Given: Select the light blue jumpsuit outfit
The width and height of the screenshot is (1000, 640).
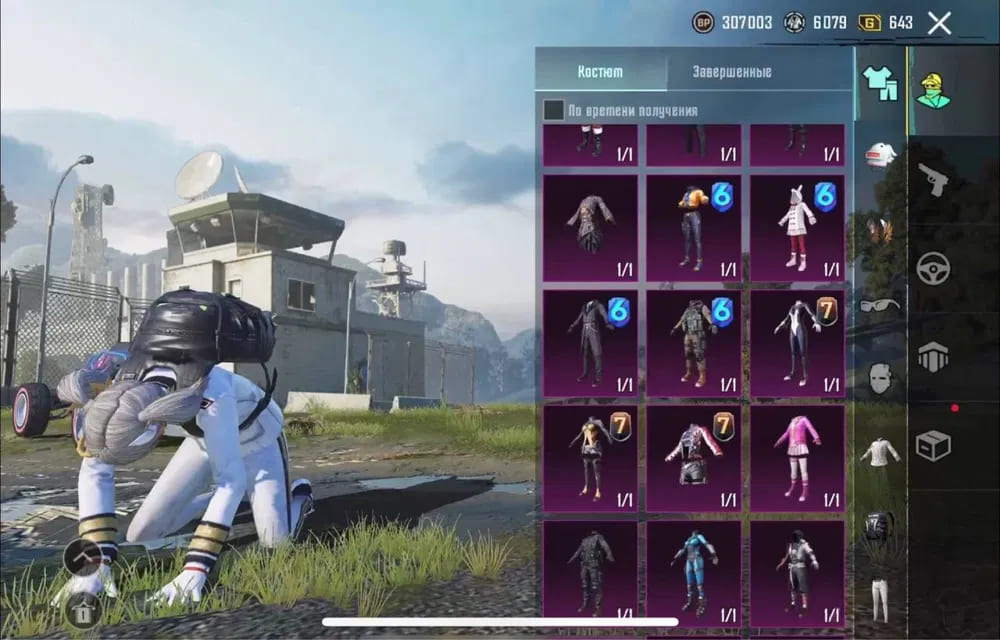Looking at the screenshot, I should [x=693, y=570].
